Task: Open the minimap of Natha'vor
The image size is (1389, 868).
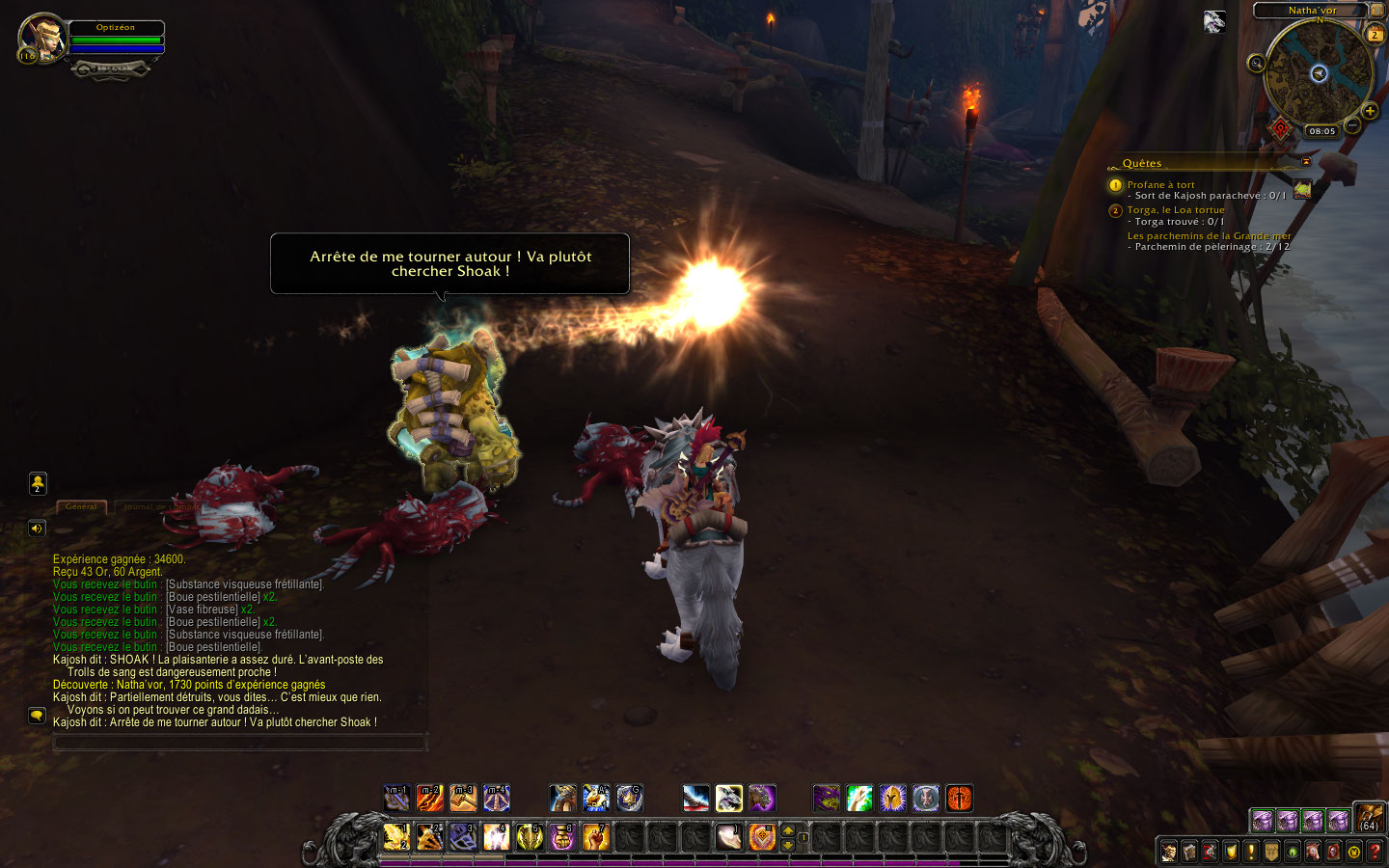Action: coord(1318,73)
